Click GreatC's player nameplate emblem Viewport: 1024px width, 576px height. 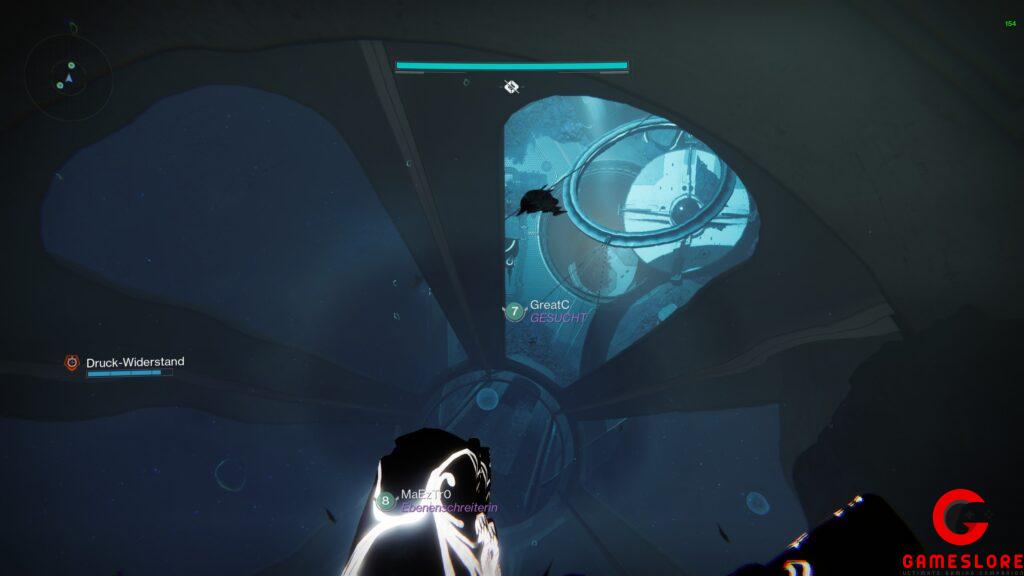[515, 311]
